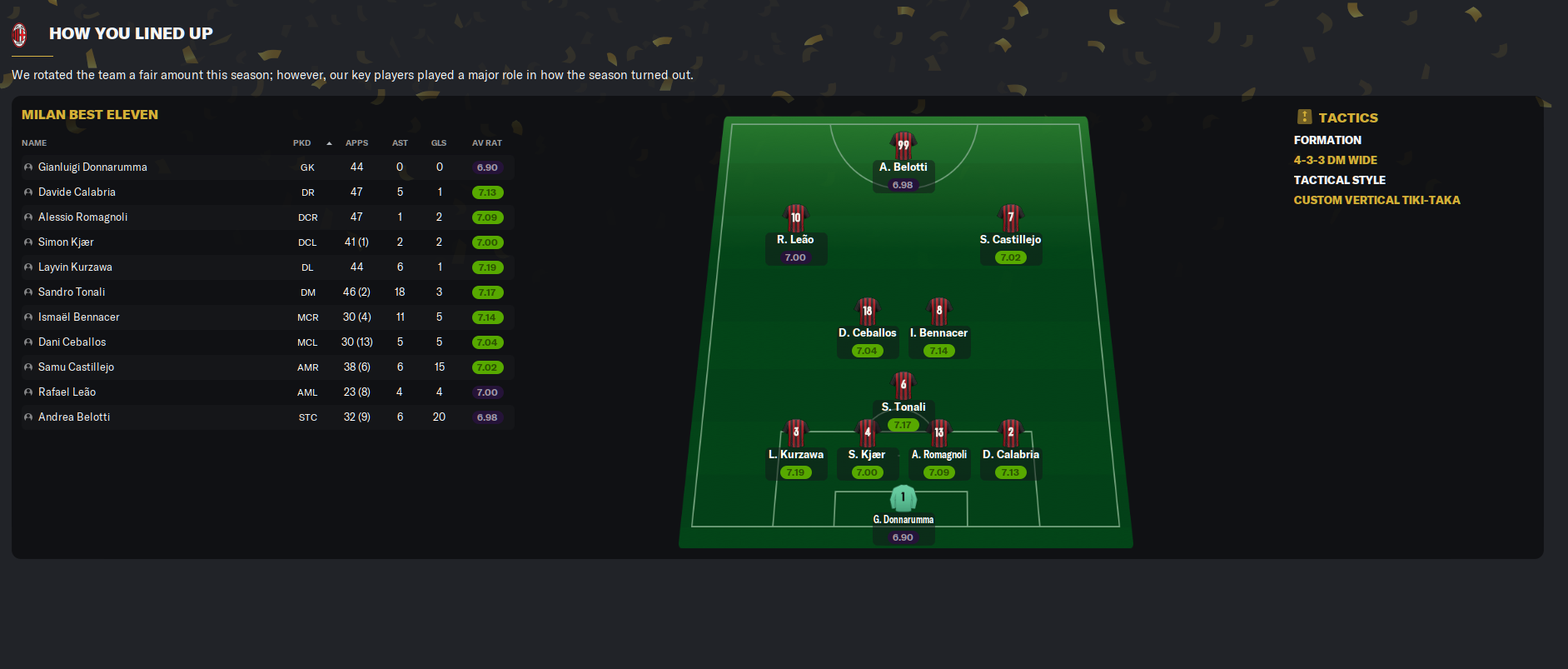The width and height of the screenshot is (1568, 669).
Task: Click Dani Ceballos in the best eleven table
Action: pos(72,342)
